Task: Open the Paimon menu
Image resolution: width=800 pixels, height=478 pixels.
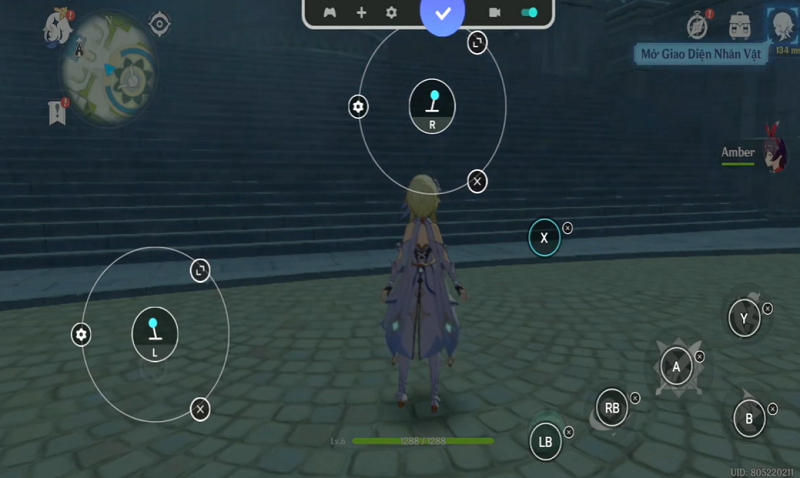Action: point(57,24)
